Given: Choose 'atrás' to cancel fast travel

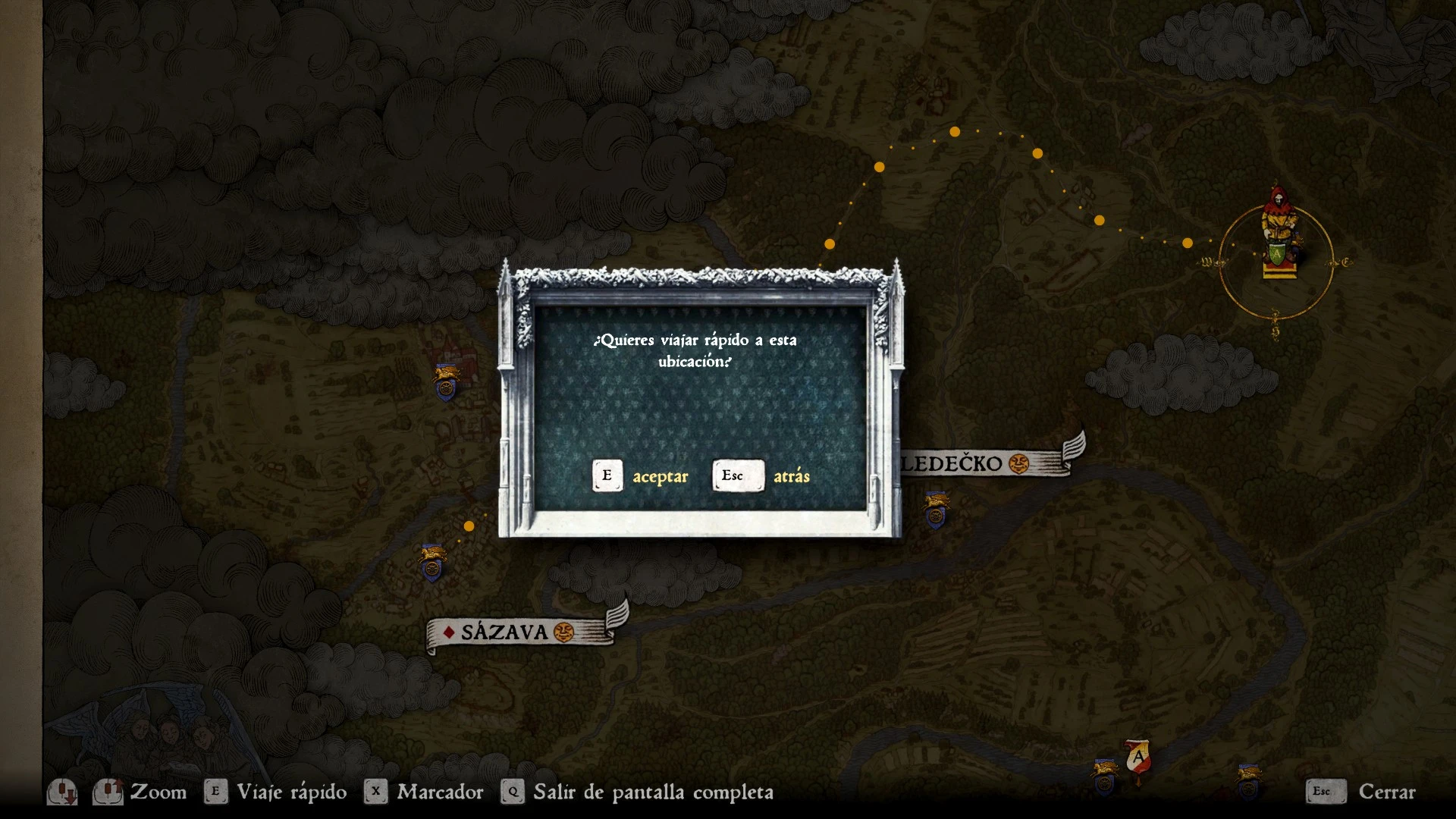Looking at the screenshot, I should 761,476.
